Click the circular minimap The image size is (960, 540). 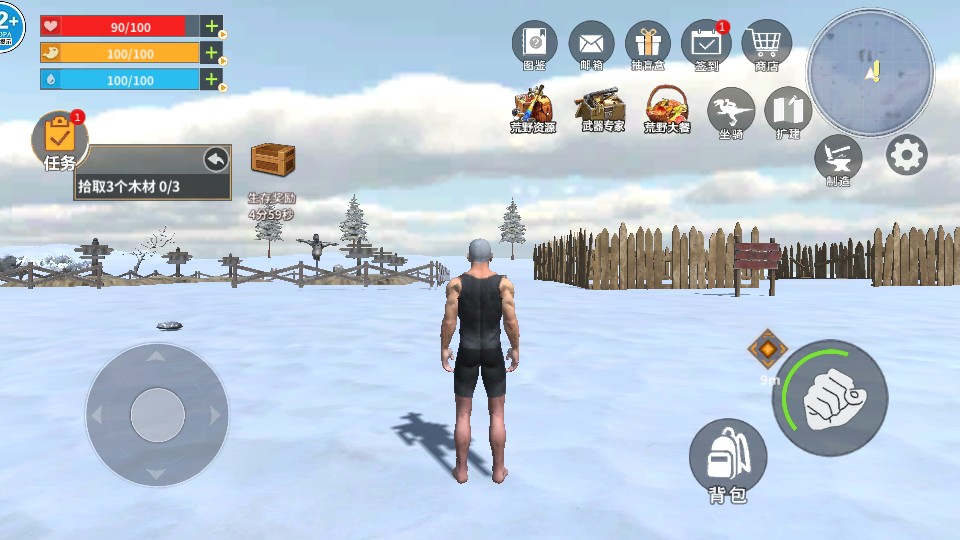870,72
